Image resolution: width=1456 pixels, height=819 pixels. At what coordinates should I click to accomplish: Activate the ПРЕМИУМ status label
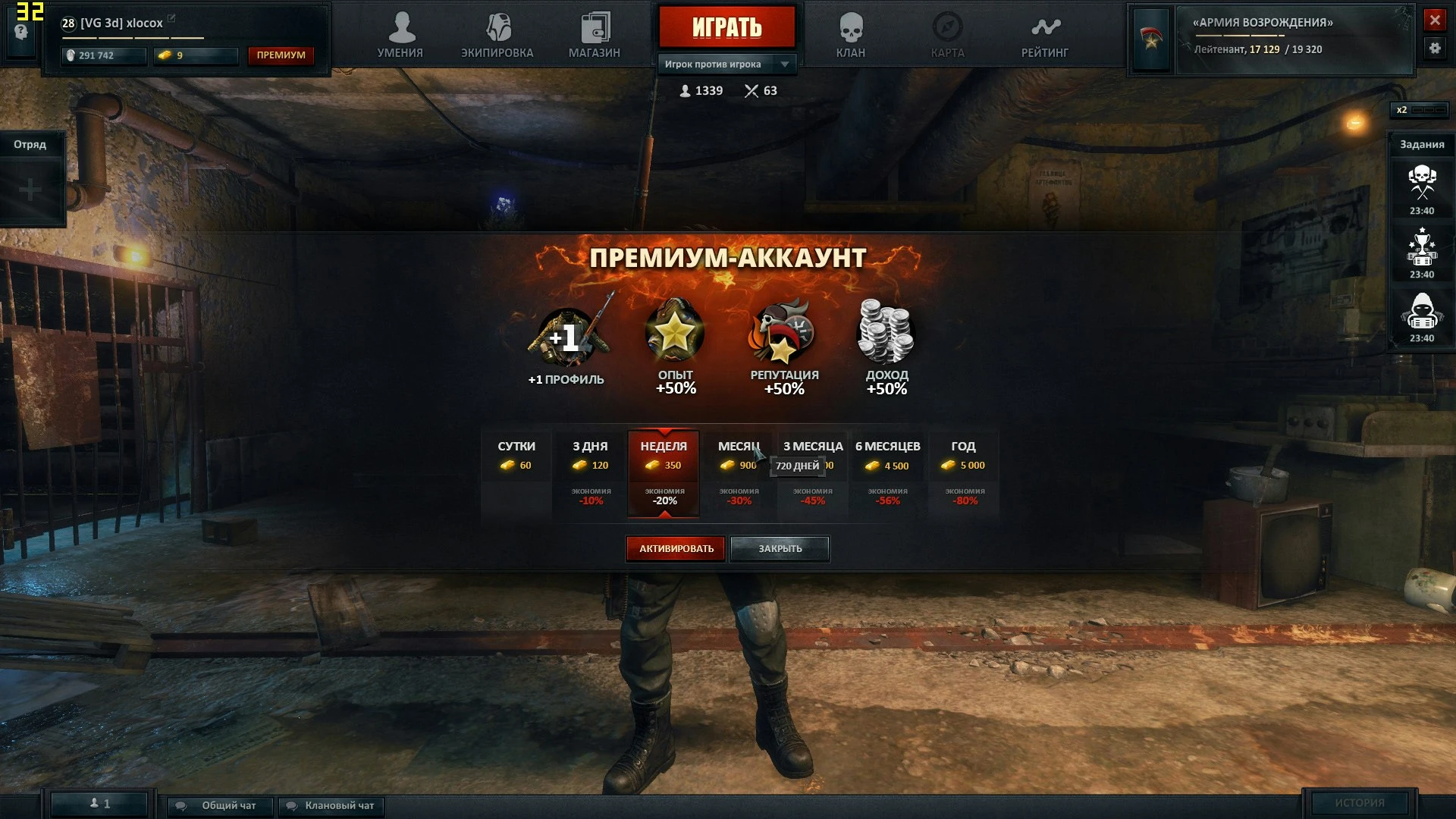point(281,55)
